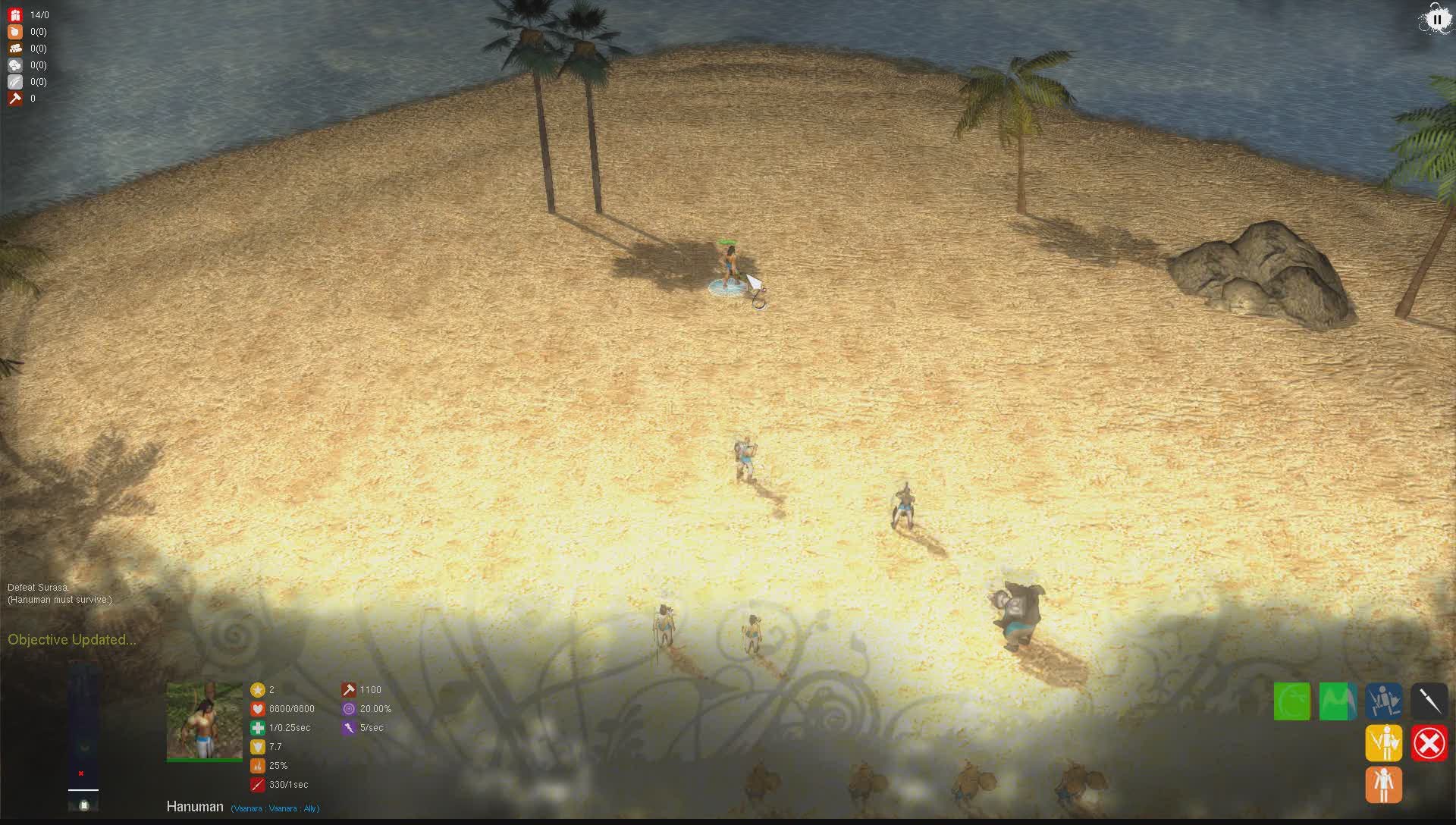This screenshot has height=825, width=1456.
Task: Click the stone resource icon
Action: coord(15,65)
